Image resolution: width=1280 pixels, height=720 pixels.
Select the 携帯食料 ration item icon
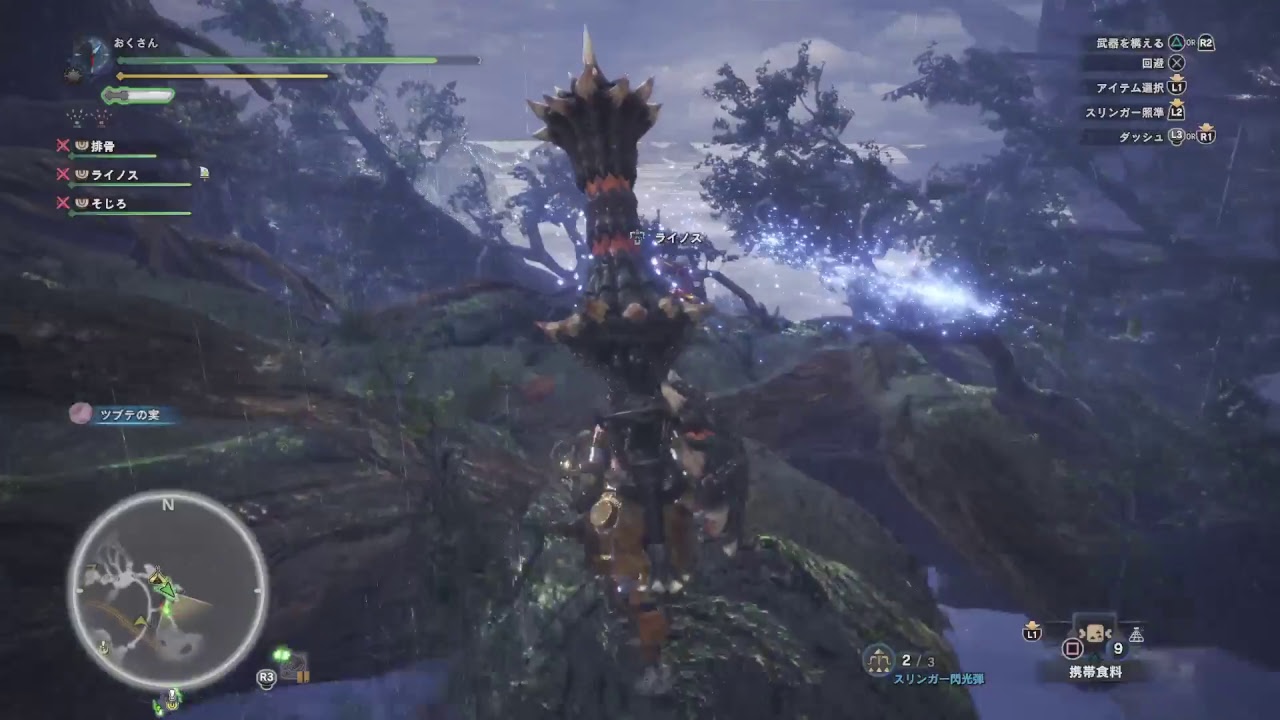1093,633
